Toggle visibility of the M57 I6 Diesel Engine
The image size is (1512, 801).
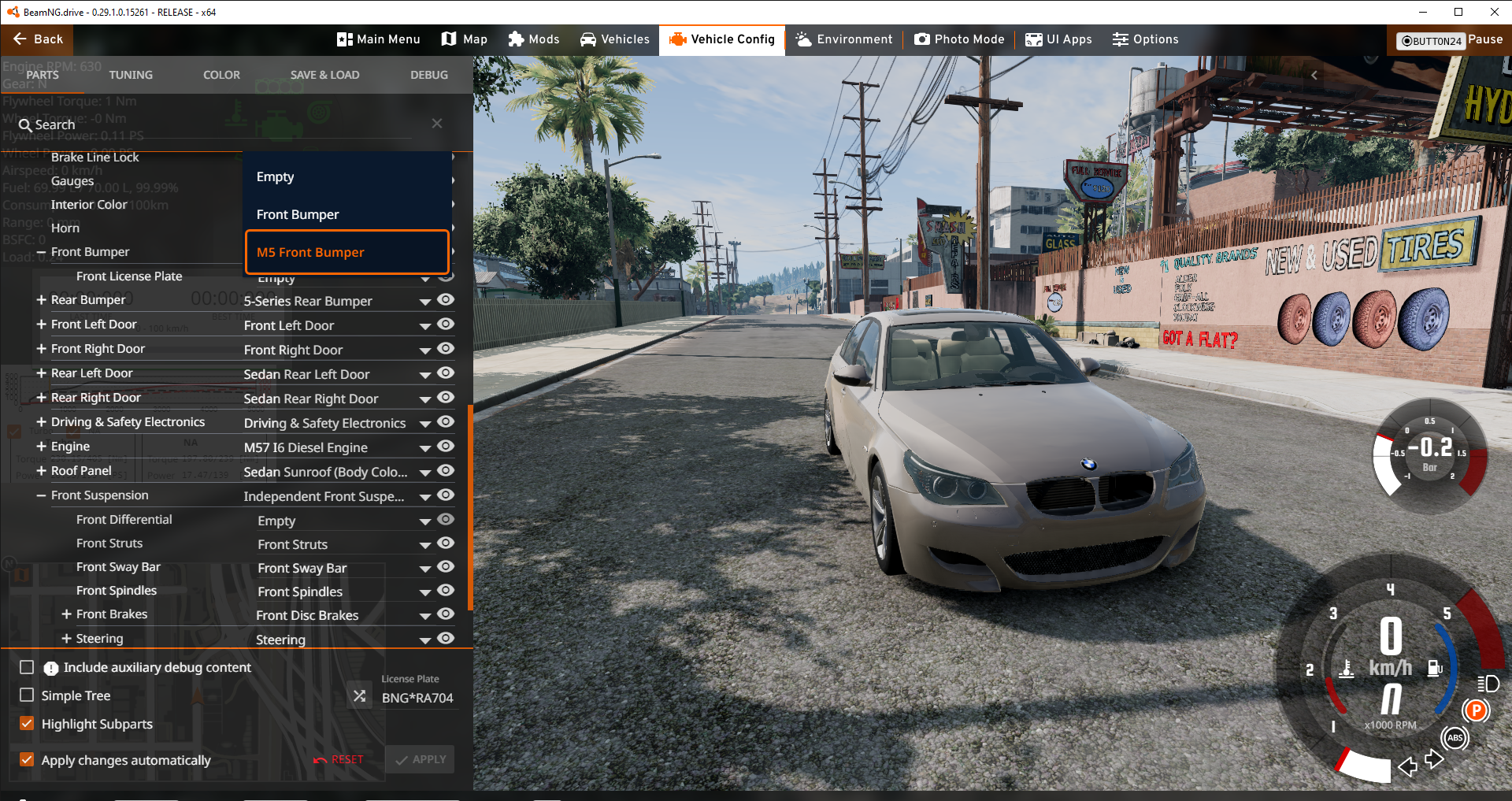(446, 447)
